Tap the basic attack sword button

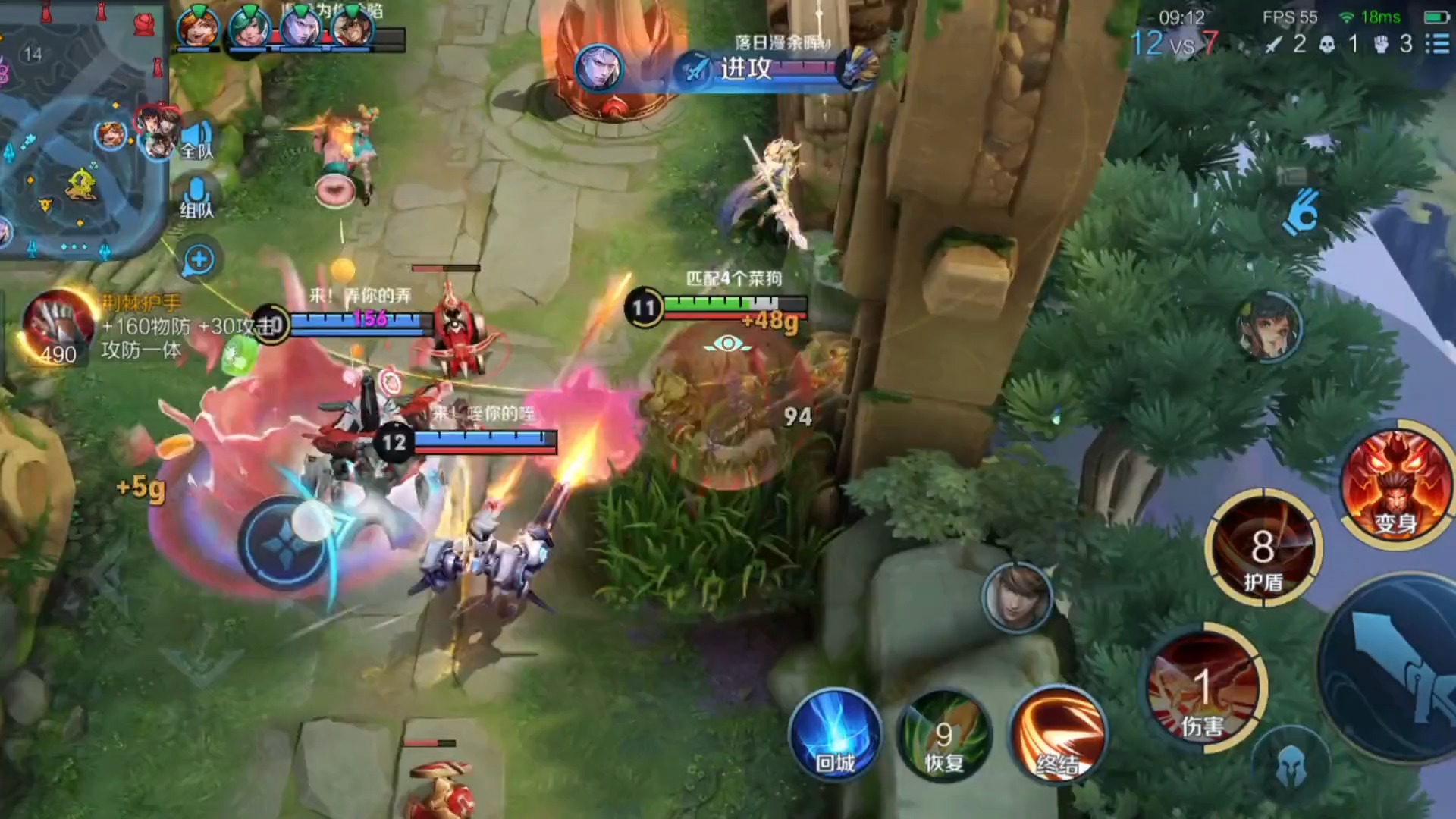(x=1395, y=667)
